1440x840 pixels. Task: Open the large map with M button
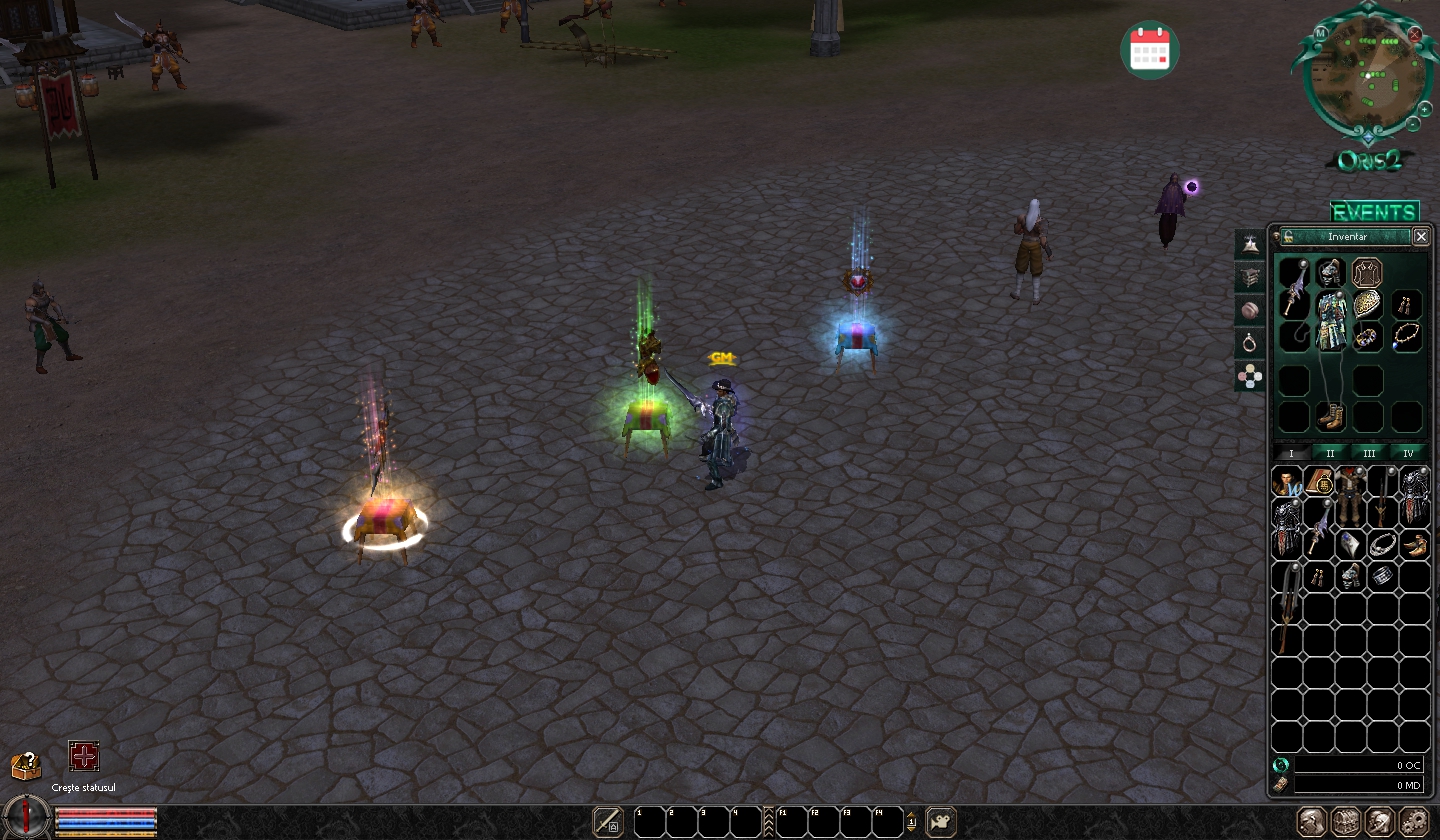tap(1321, 33)
